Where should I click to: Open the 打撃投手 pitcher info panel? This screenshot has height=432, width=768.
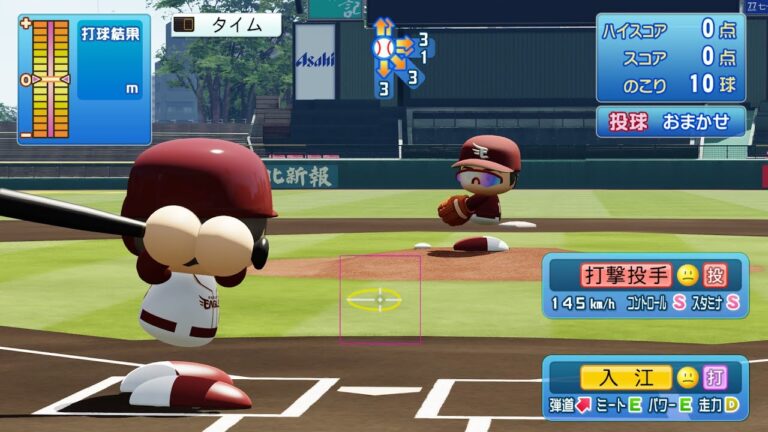[x=645, y=285]
